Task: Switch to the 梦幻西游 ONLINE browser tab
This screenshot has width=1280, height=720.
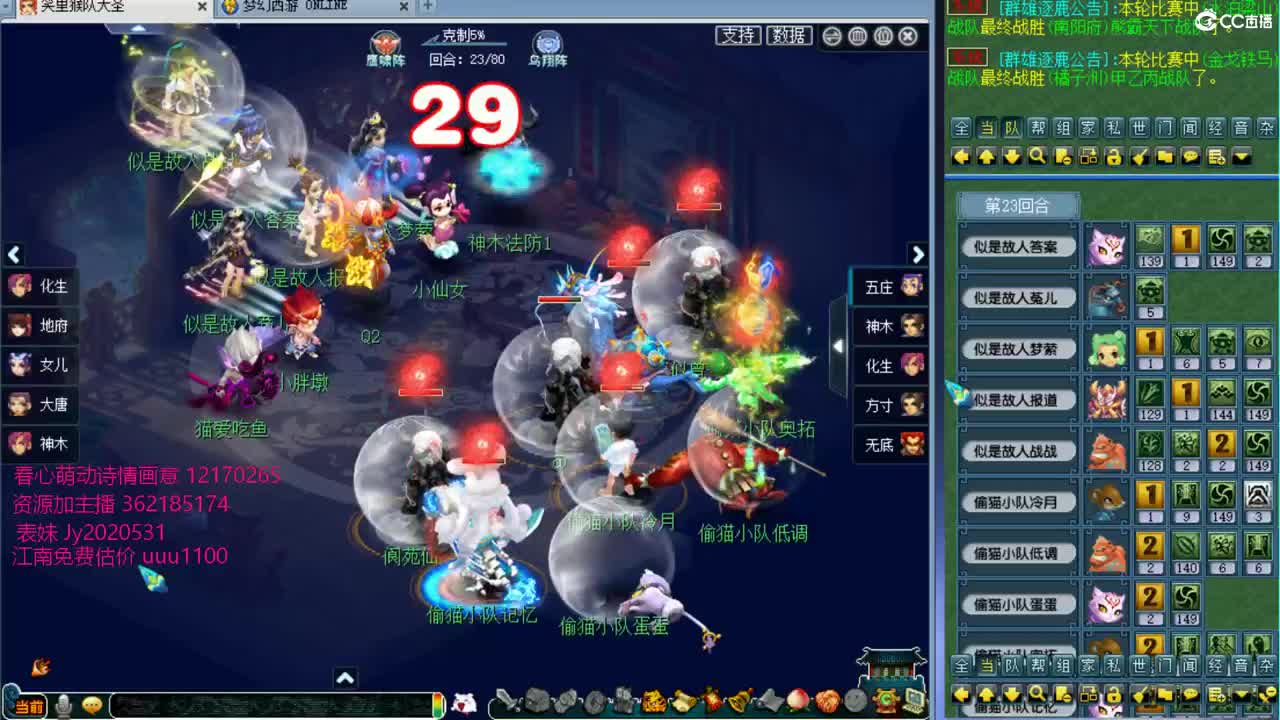Action: point(300,6)
